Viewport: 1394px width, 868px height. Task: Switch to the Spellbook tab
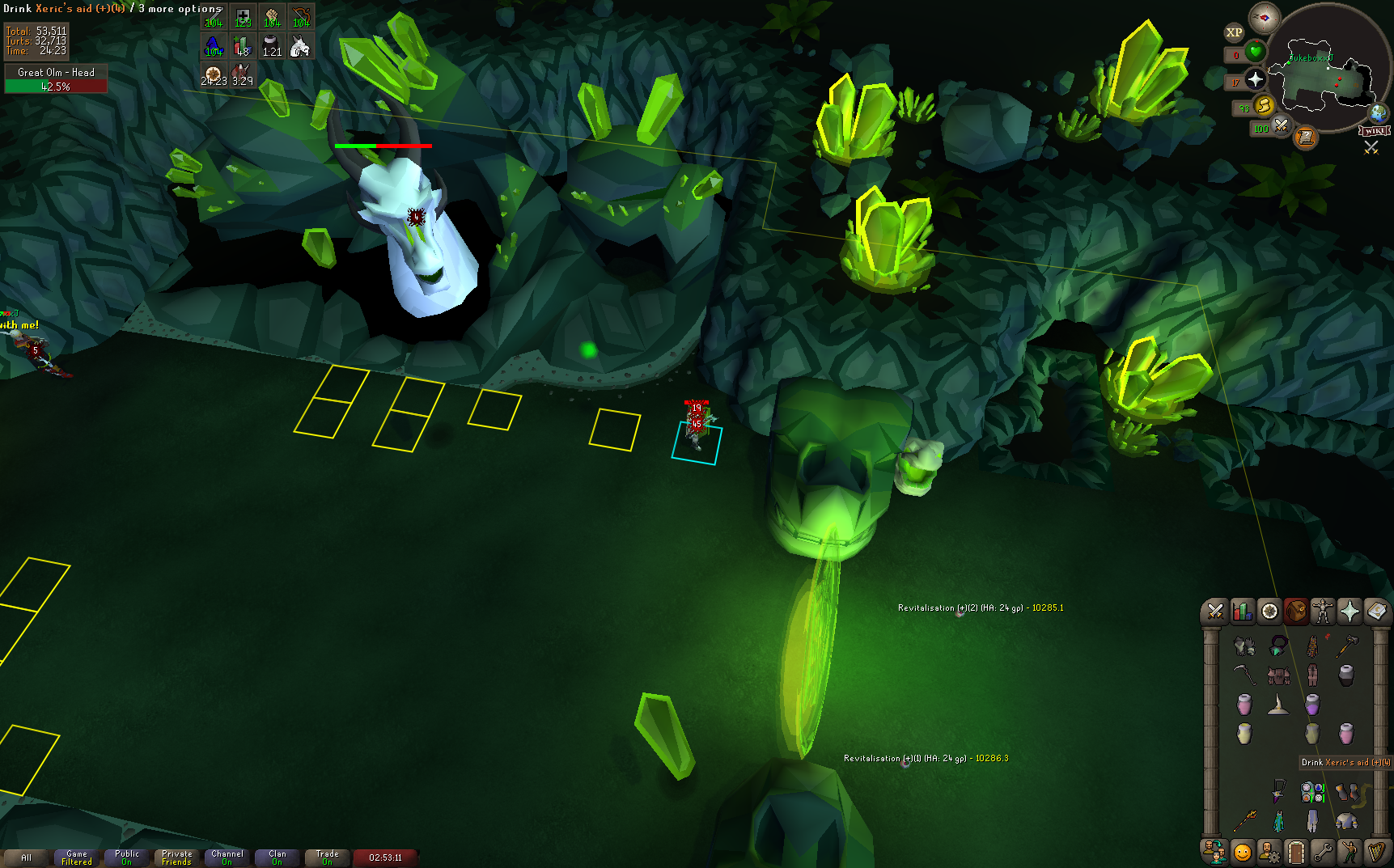click(1376, 612)
